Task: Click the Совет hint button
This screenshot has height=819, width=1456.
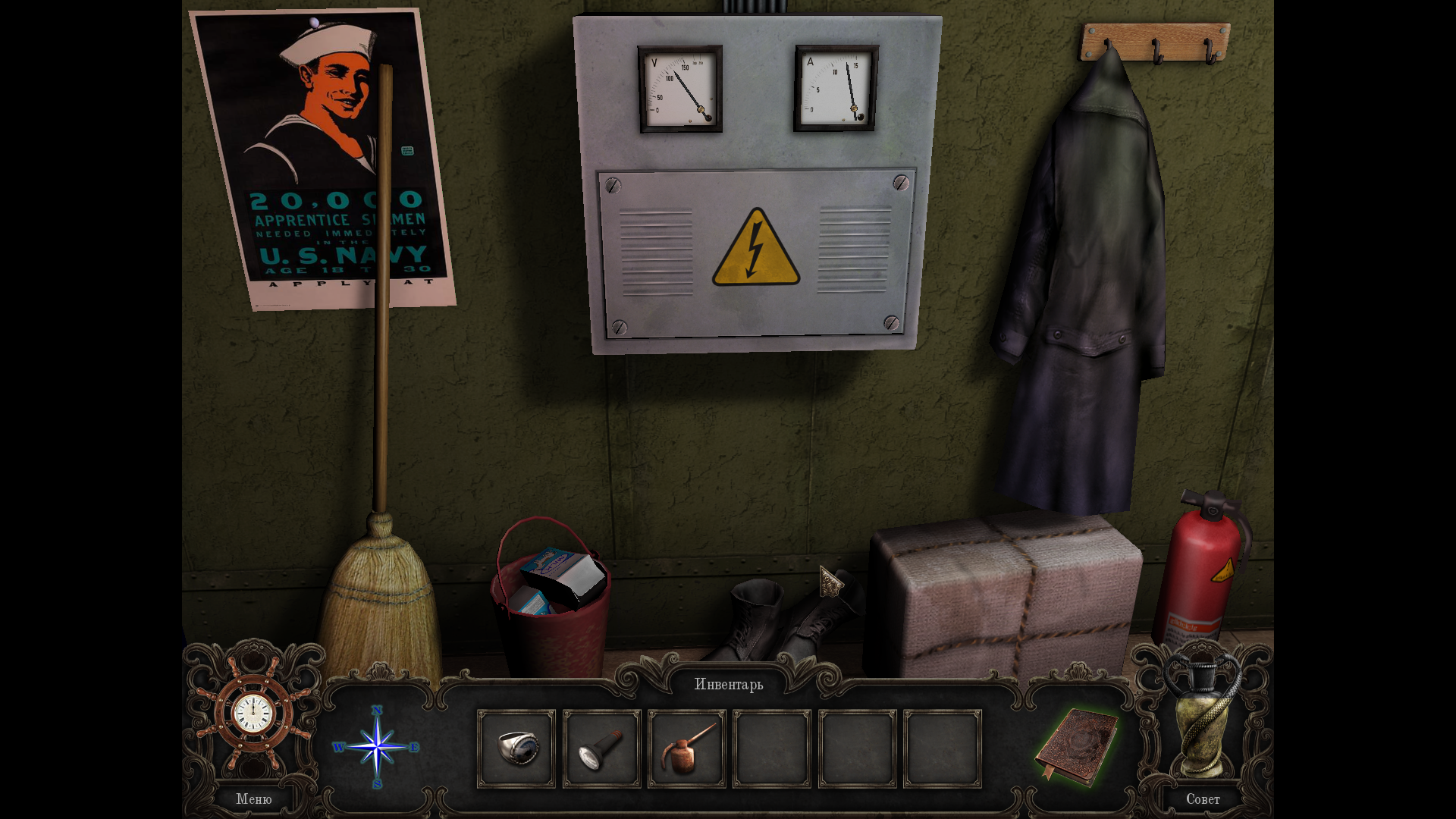Action: pos(1202,799)
